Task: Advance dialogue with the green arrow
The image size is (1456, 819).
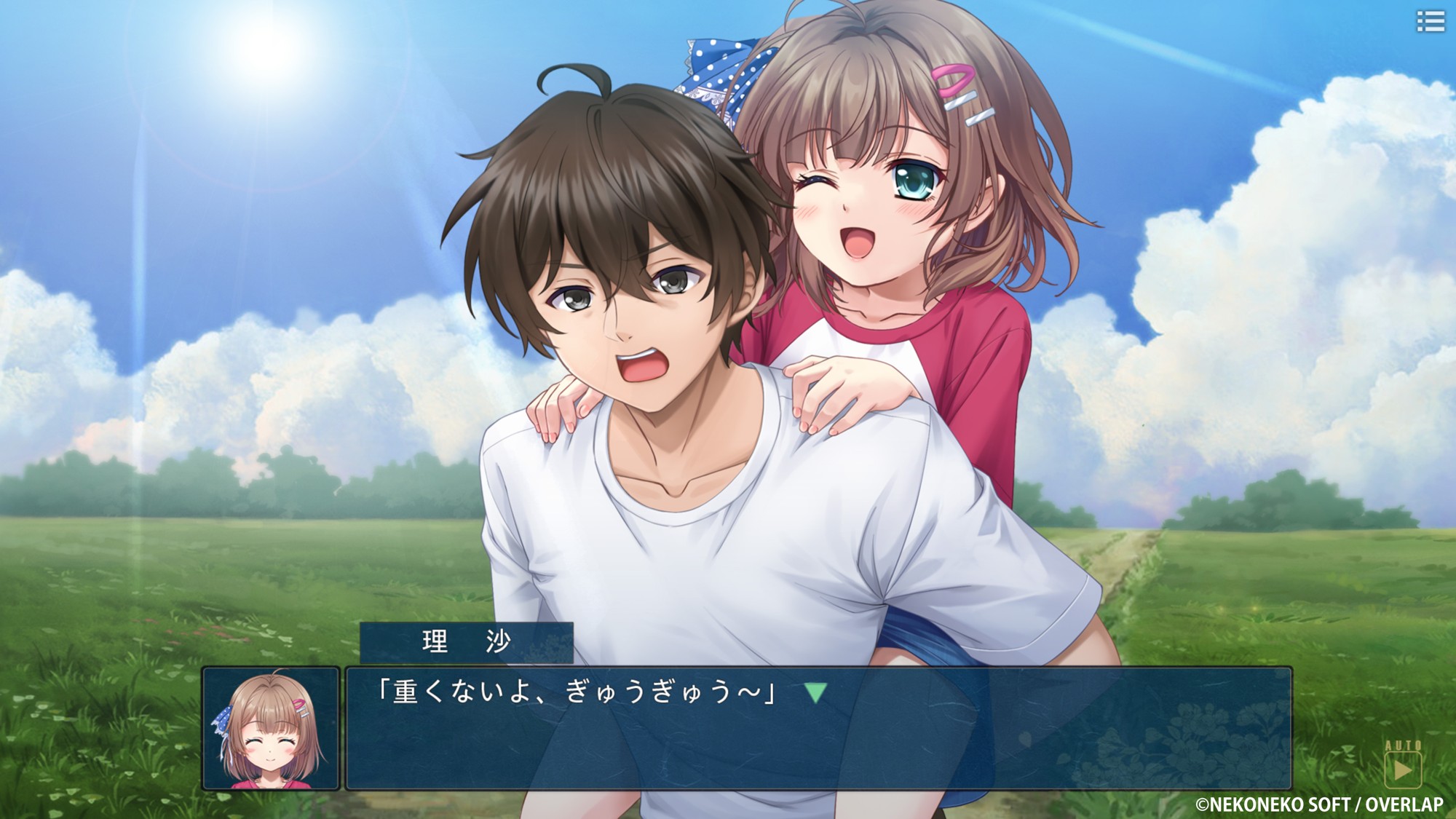Action: [x=815, y=692]
